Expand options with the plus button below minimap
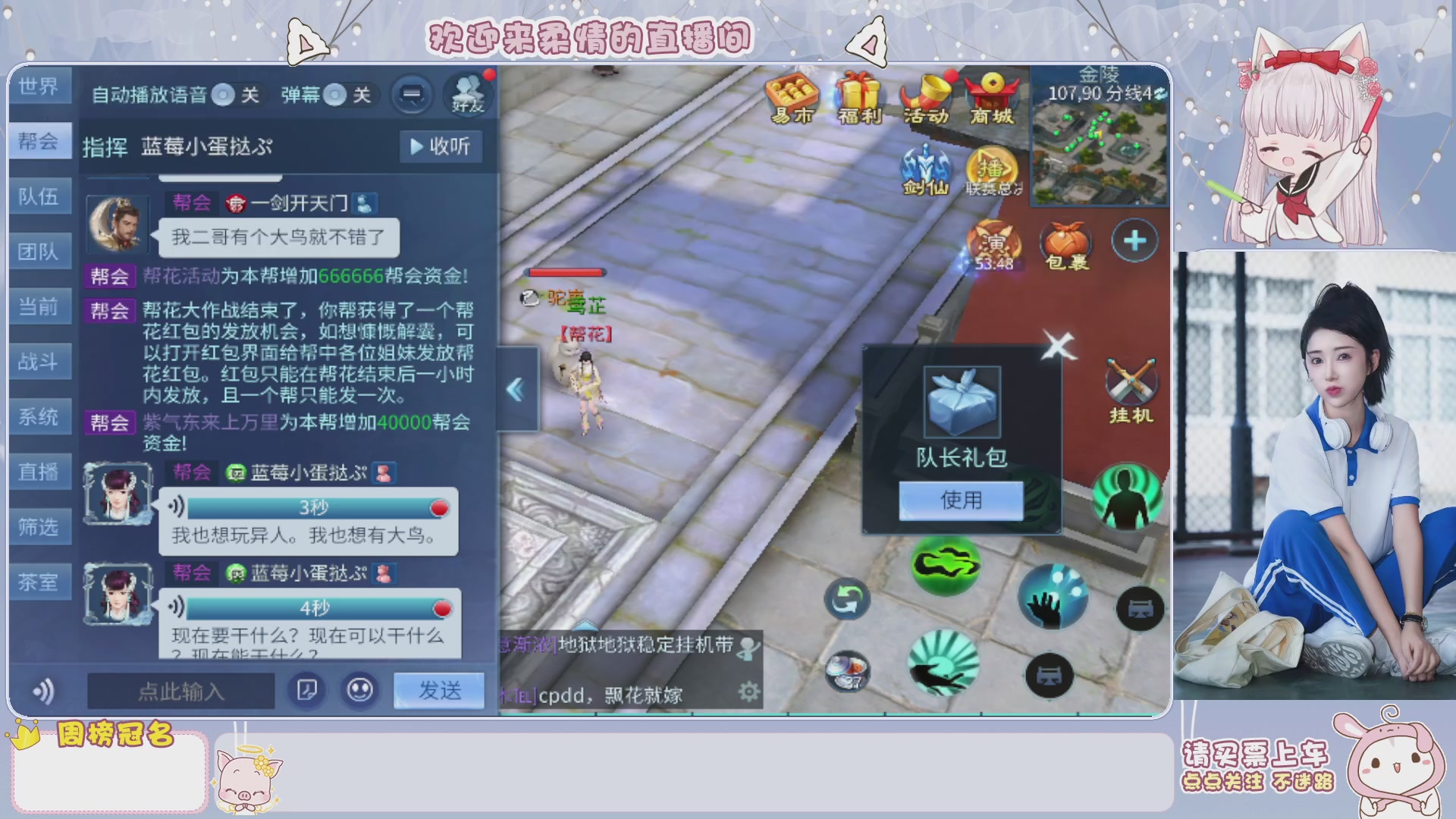The width and height of the screenshot is (1456, 819). [1133, 241]
